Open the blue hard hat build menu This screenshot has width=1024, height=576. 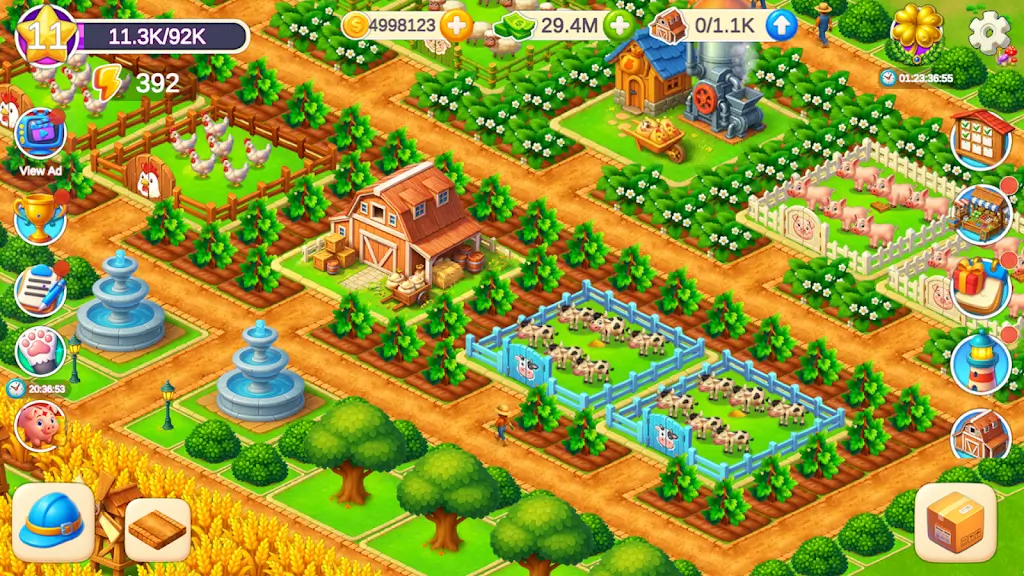53,523
